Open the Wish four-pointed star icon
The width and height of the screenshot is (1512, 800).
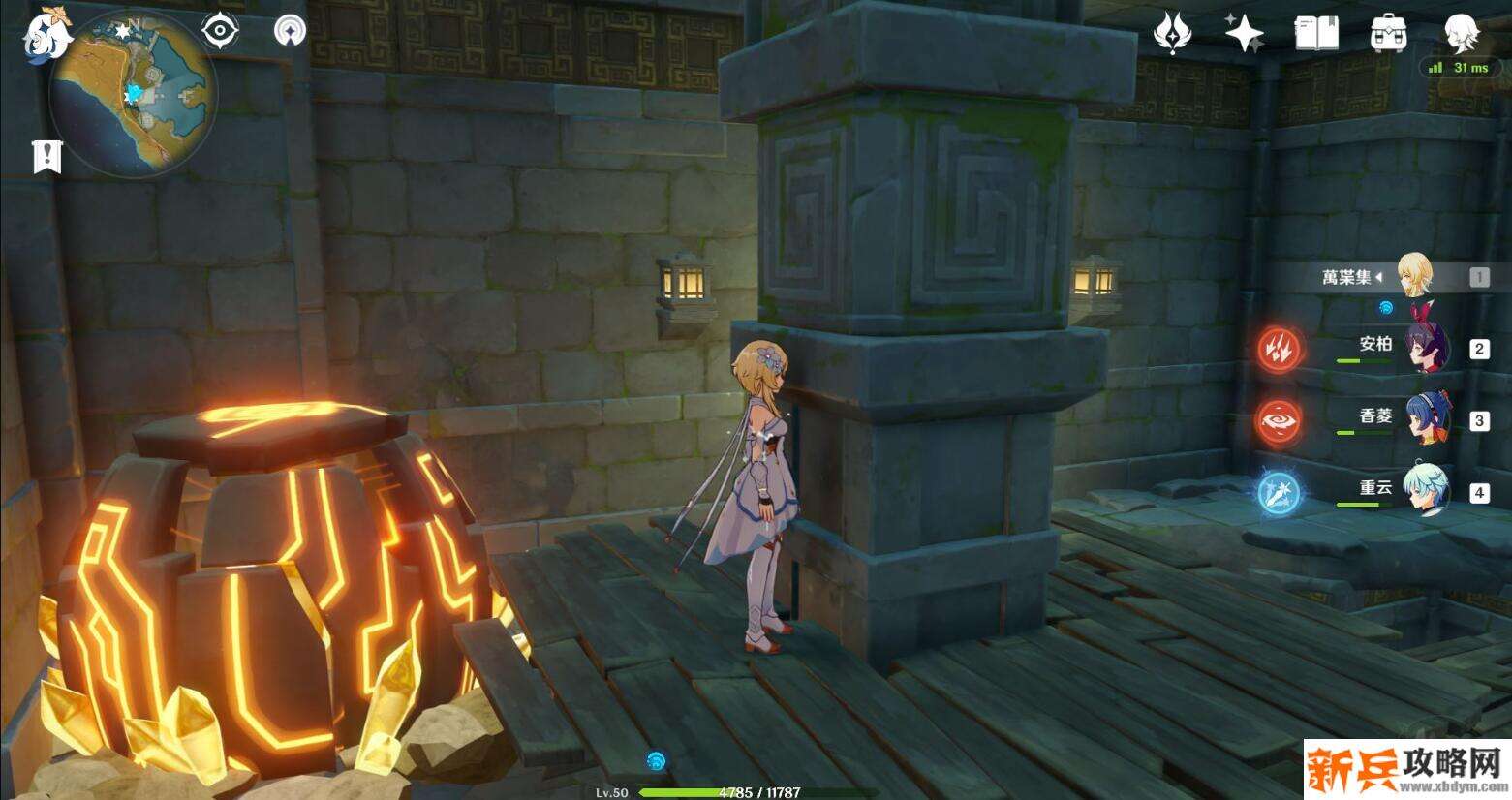1244,33
